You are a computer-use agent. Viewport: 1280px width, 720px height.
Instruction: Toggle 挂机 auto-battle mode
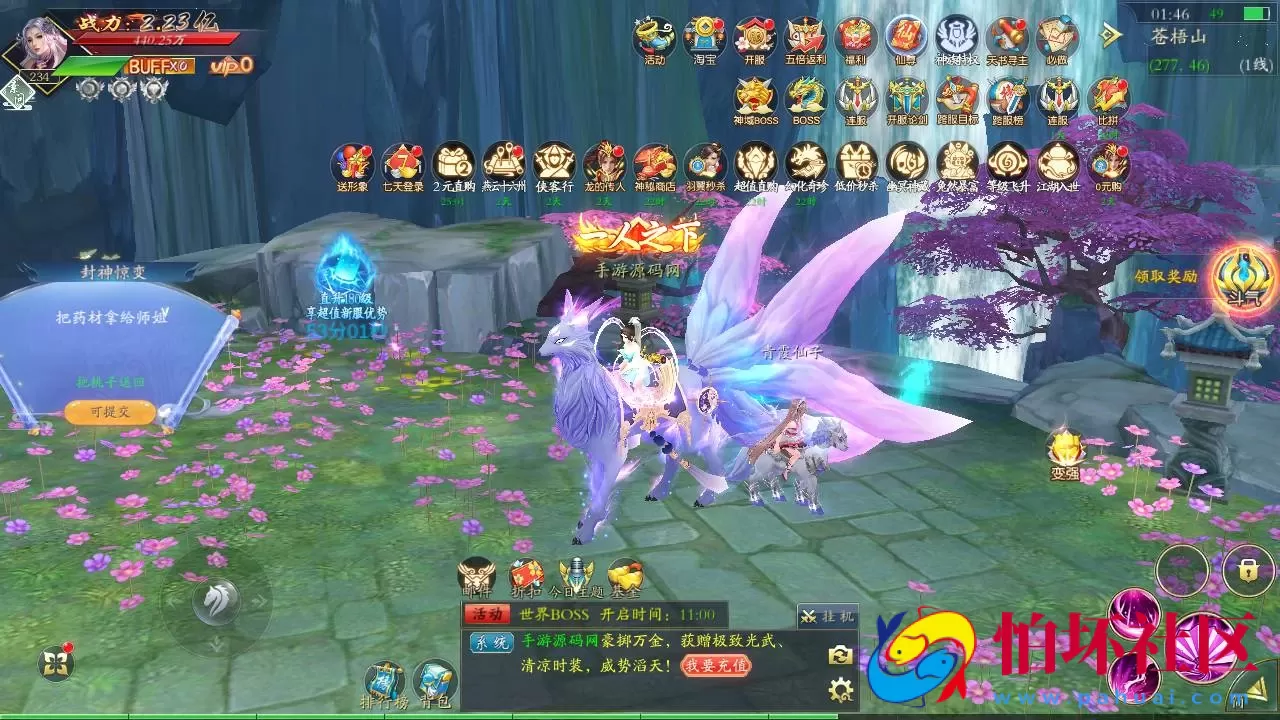click(827, 617)
